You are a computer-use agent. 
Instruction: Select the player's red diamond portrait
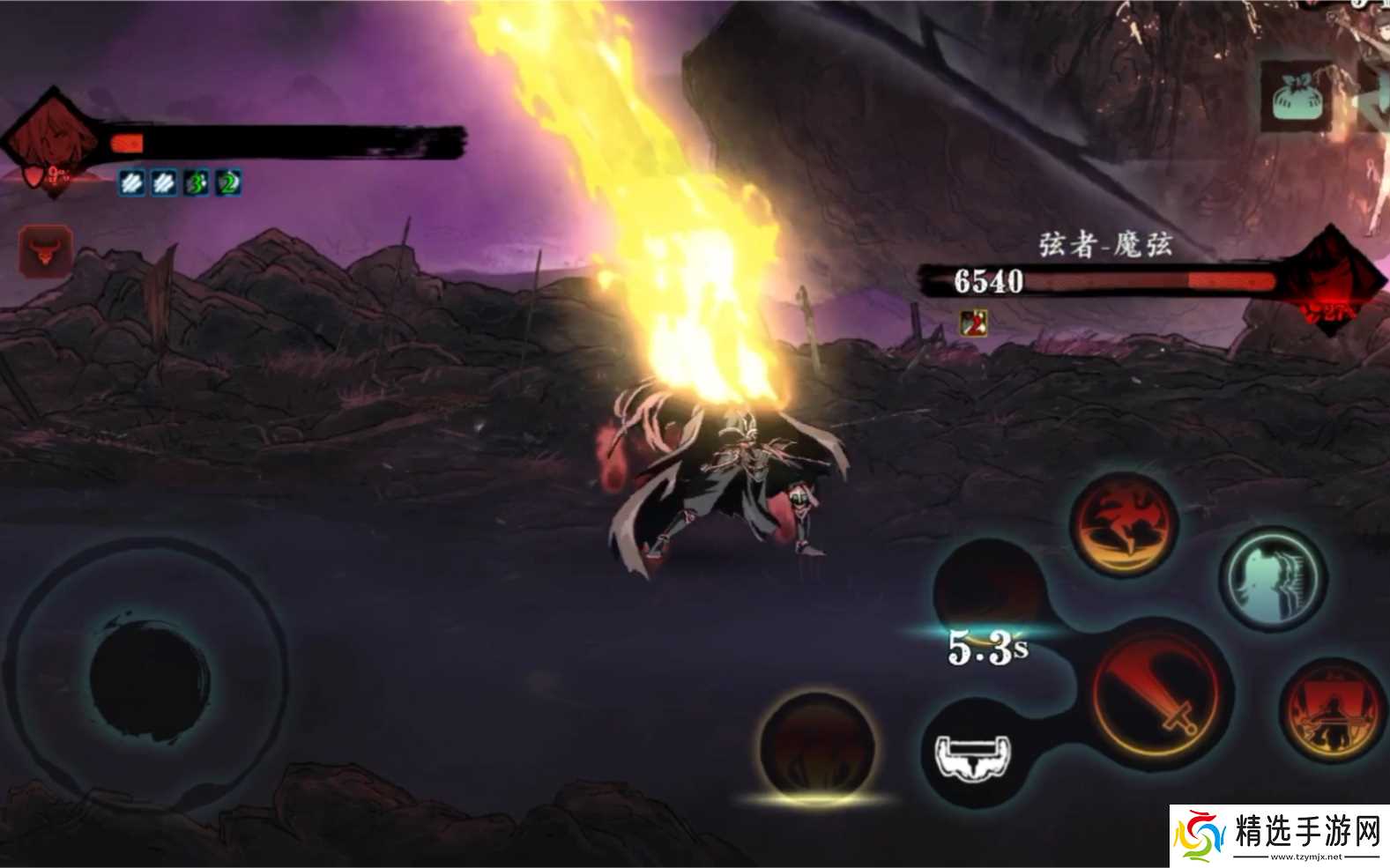coord(51,141)
